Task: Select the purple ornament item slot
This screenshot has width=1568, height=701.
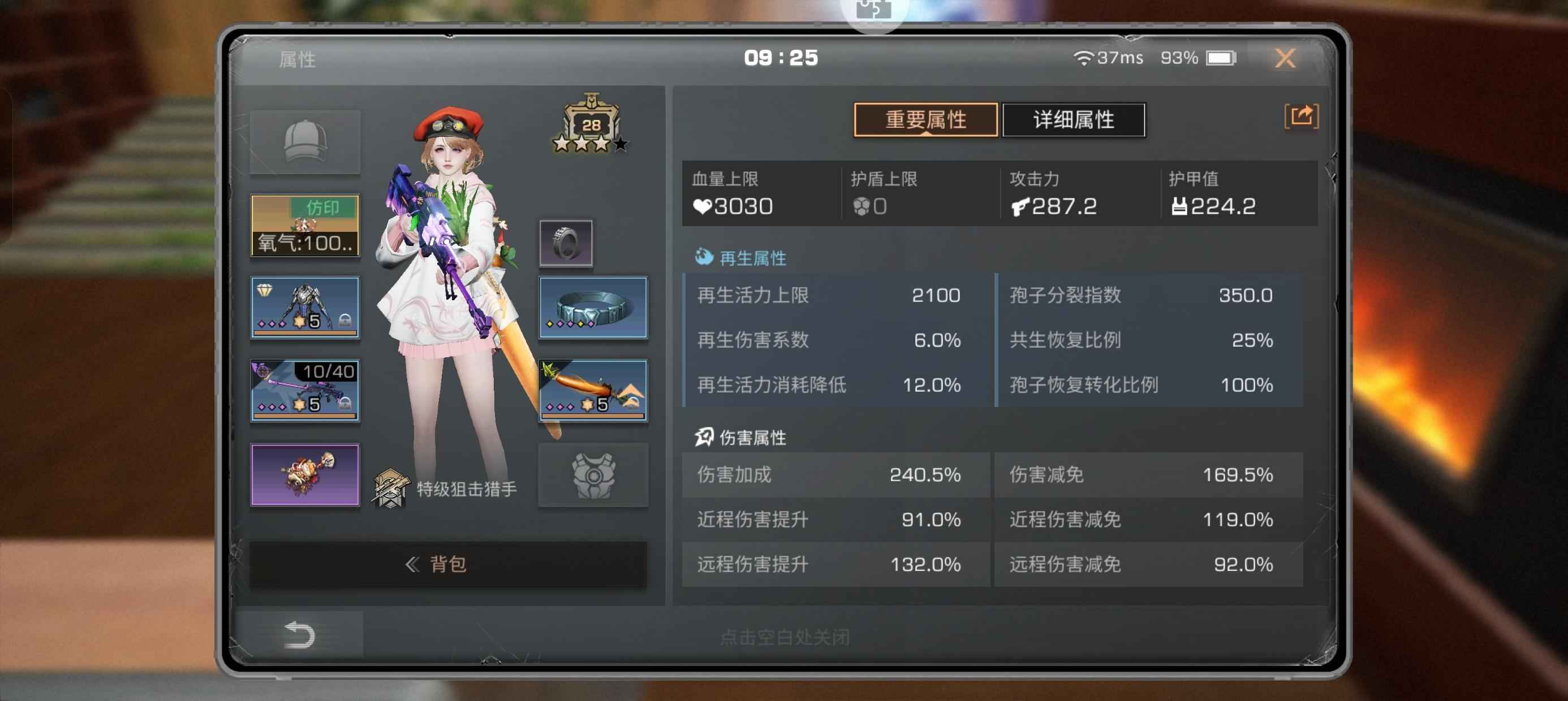Action: pyautogui.click(x=305, y=474)
